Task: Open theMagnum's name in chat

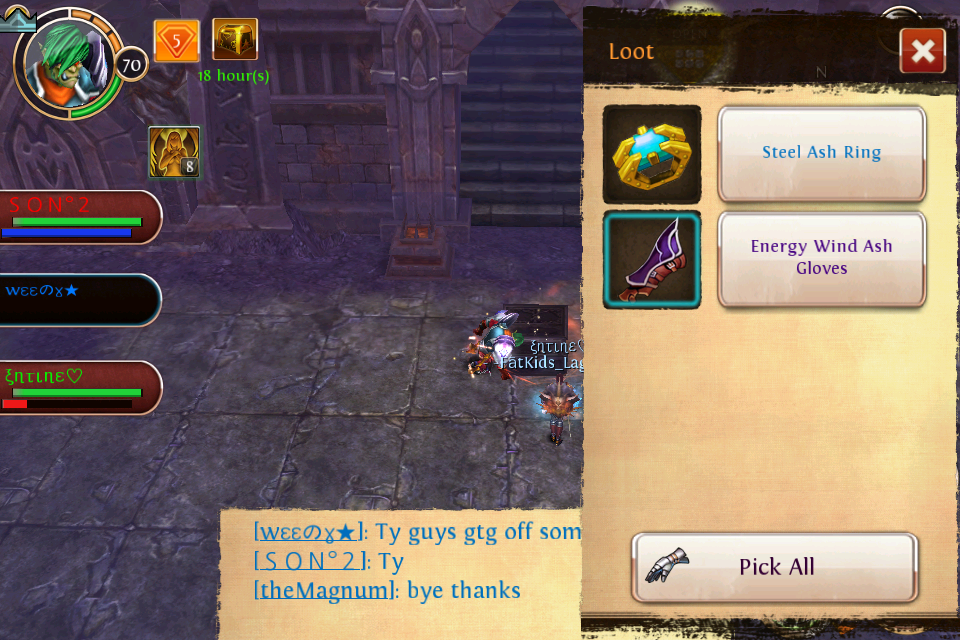Action: coord(324,590)
